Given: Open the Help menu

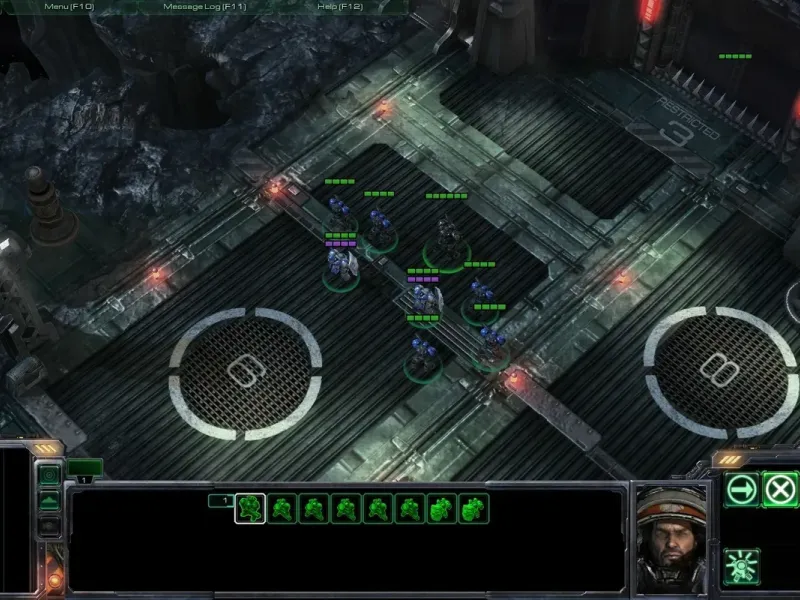Looking at the screenshot, I should [342, 6].
